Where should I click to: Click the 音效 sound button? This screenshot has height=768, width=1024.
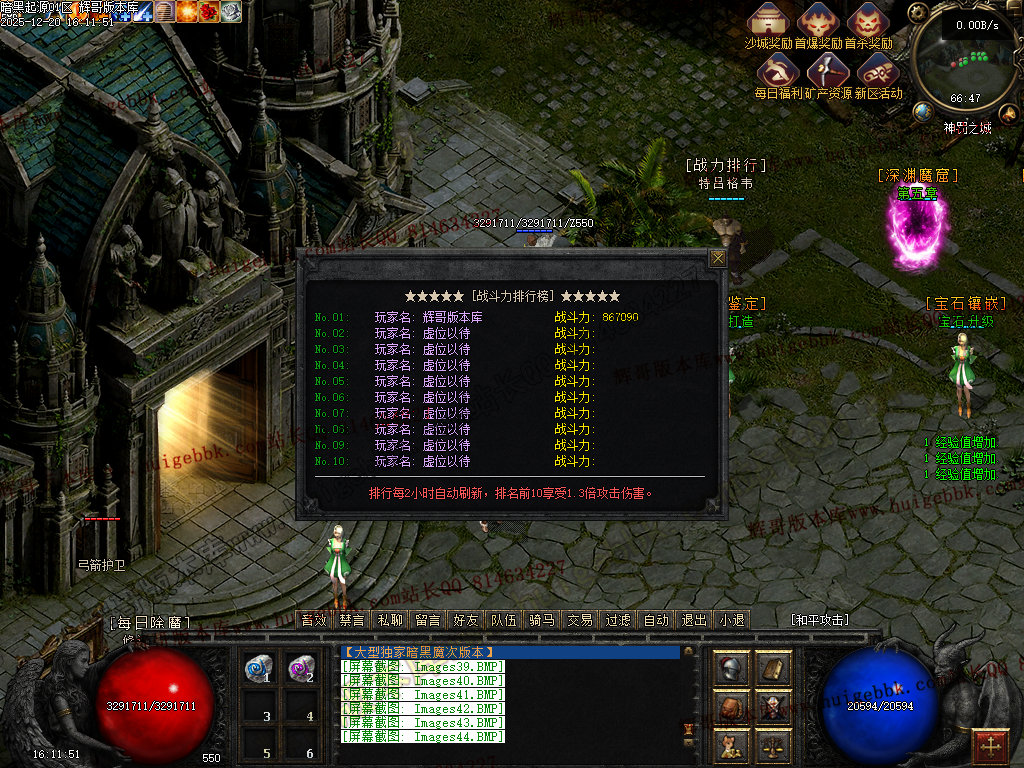click(314, 620)
